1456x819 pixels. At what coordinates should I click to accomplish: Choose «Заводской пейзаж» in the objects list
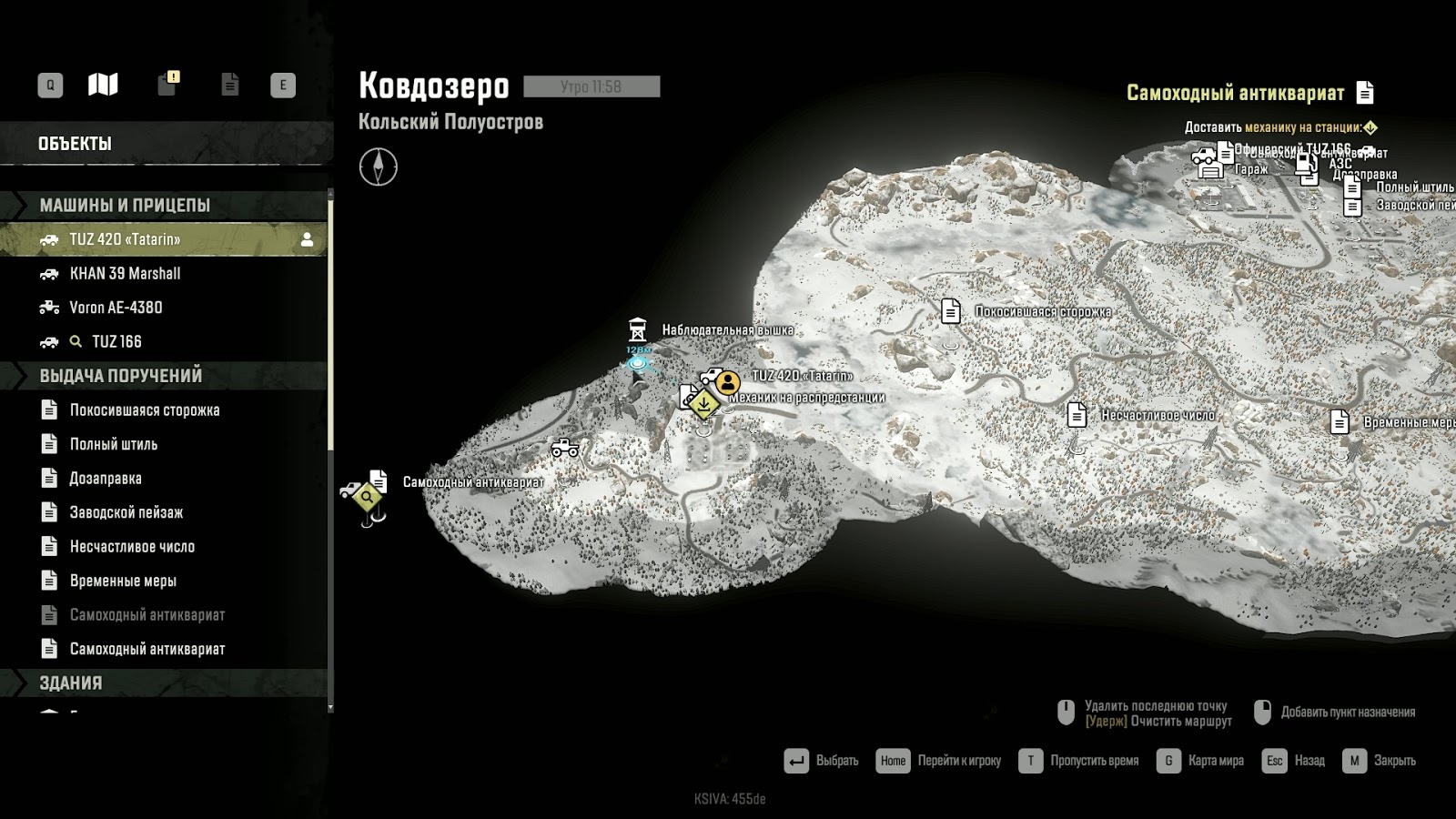click(x=126, y=512)
